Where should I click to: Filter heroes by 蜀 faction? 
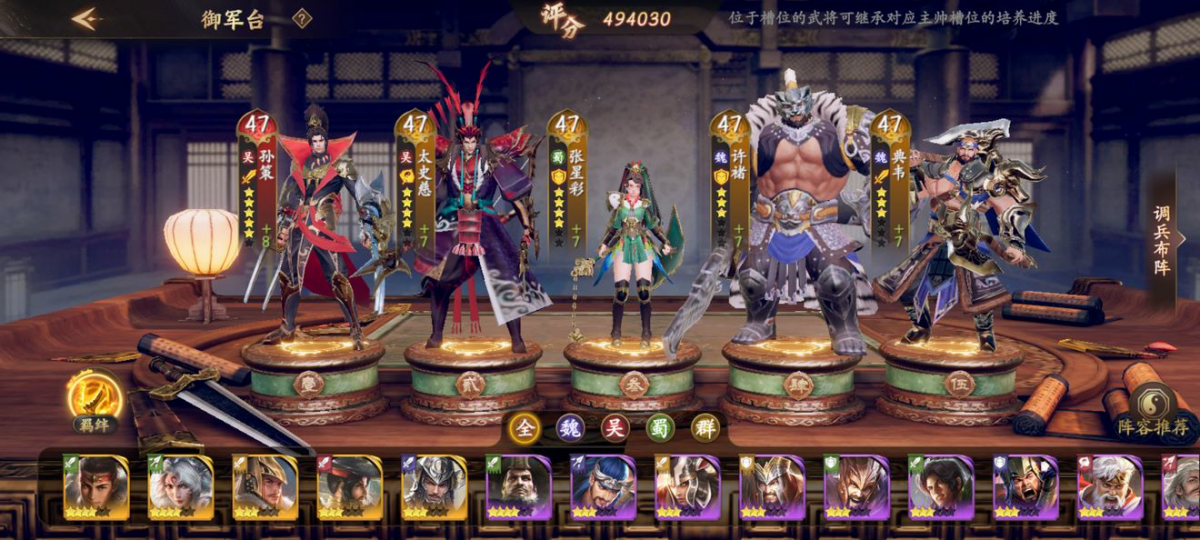(659, 428)
